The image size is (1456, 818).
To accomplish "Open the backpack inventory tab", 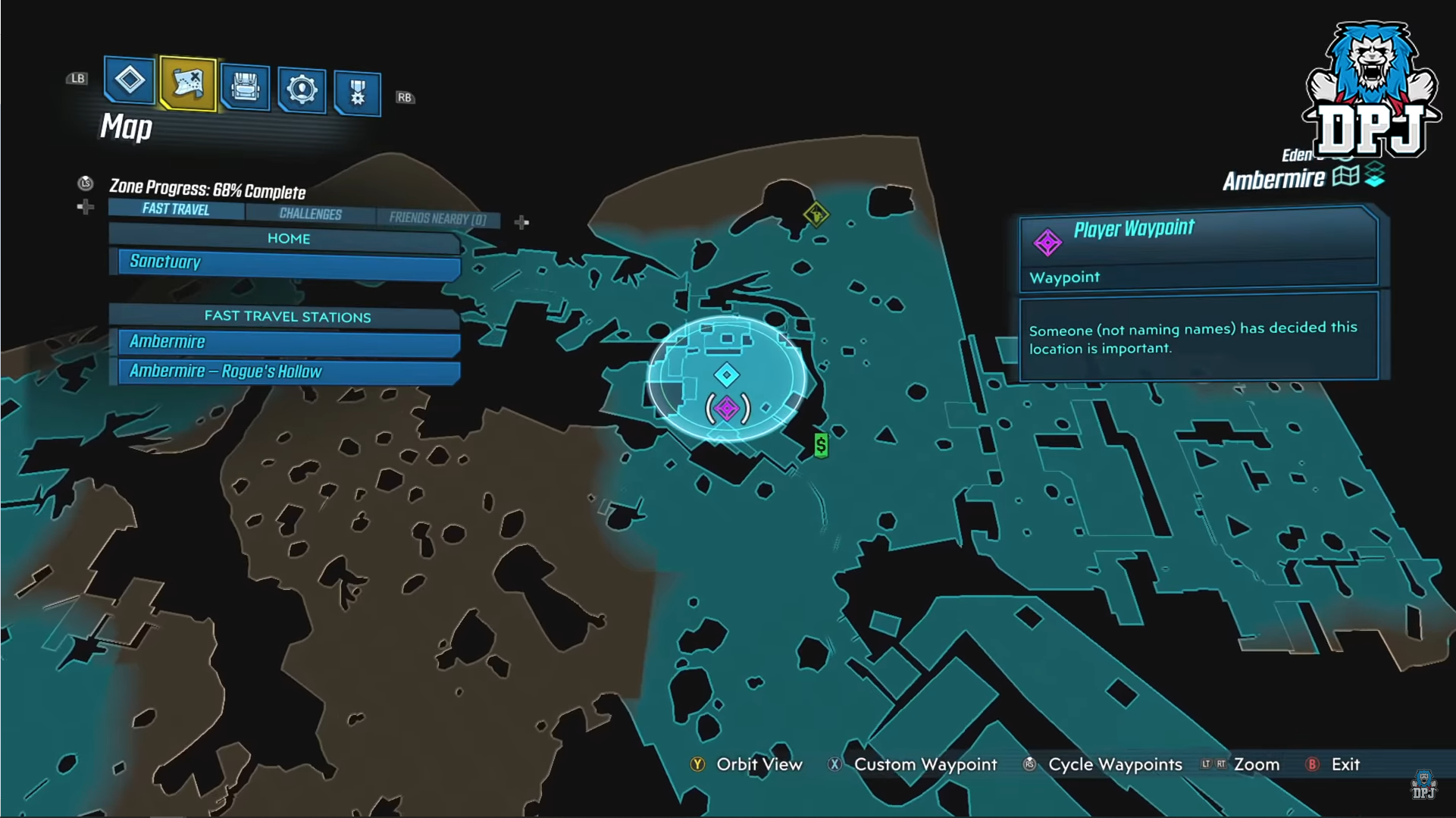I will pos(245,87).
